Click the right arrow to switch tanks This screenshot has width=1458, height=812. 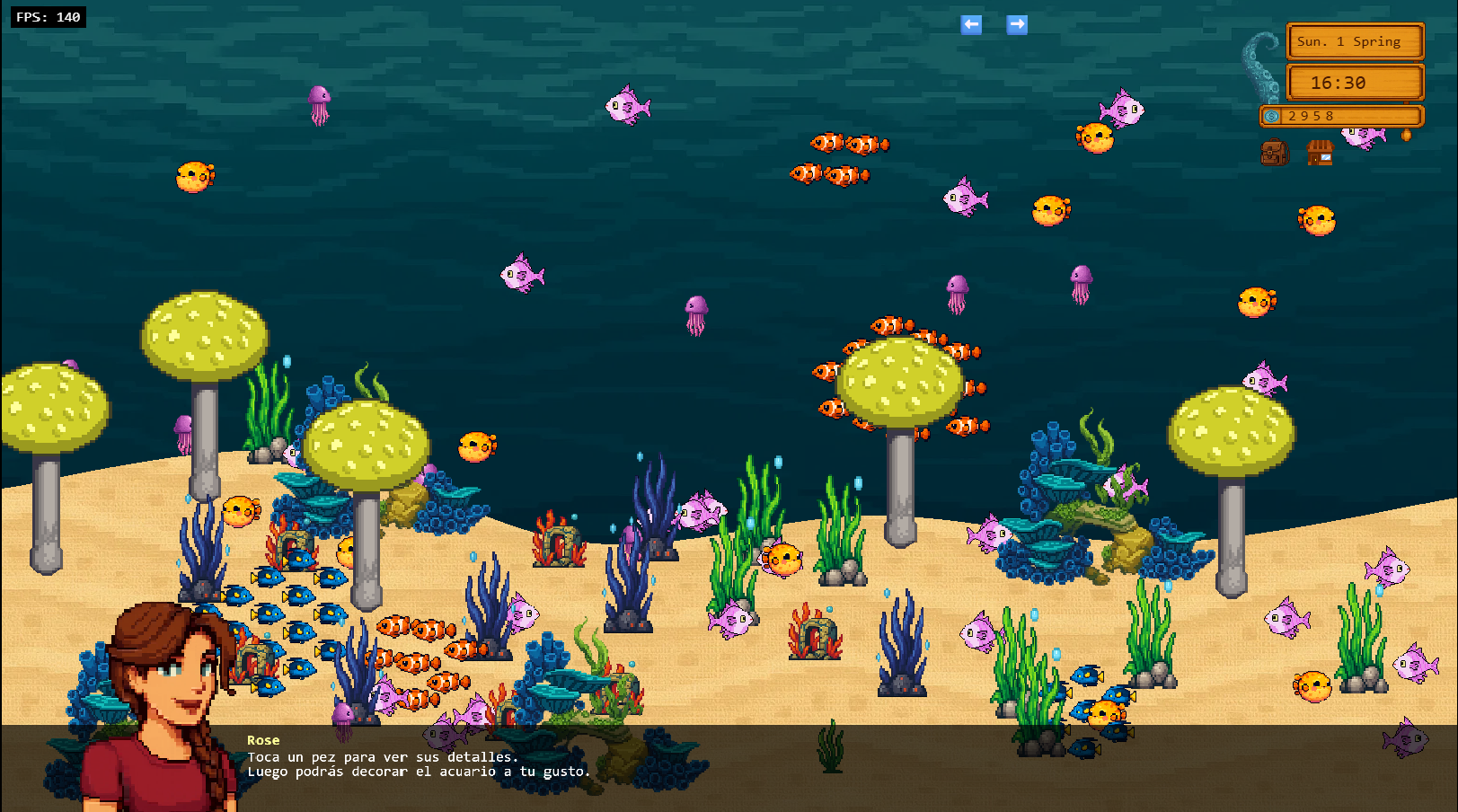[x=1016, y=25]
